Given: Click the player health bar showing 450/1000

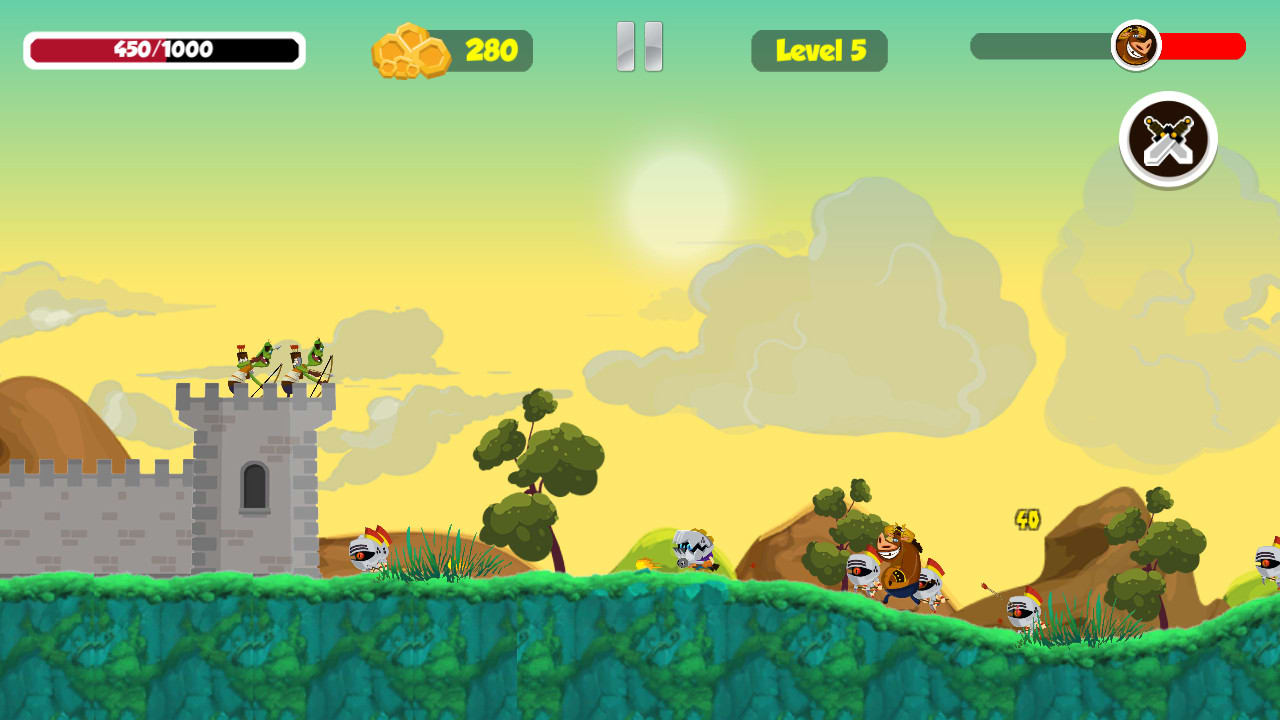Looking at the screenshot, I should [163, 47].
